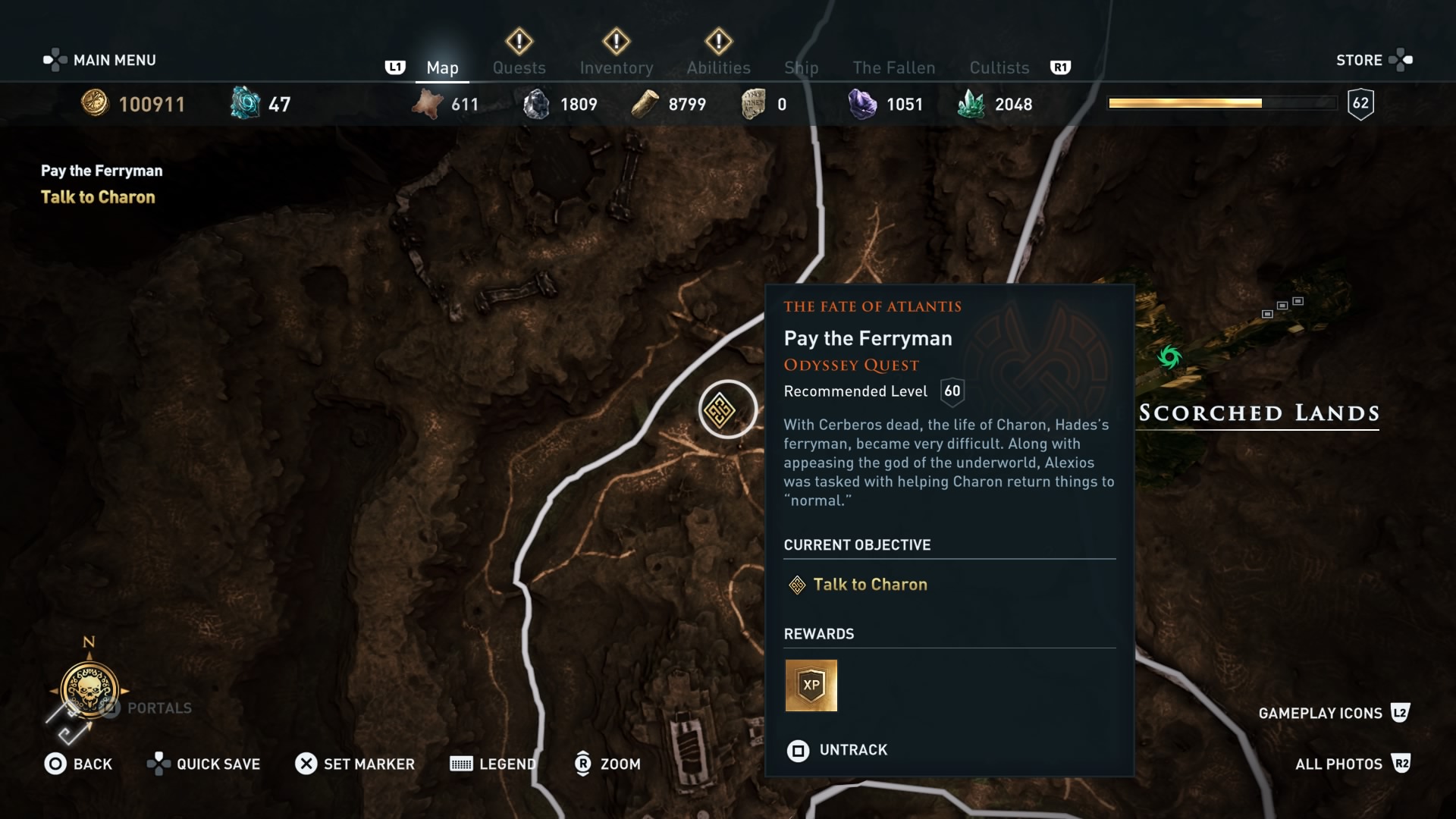Image resolution: width=1456 pixels, height=819 pixels.
Task: Open the Ship menu section
Action: point(802,67)
